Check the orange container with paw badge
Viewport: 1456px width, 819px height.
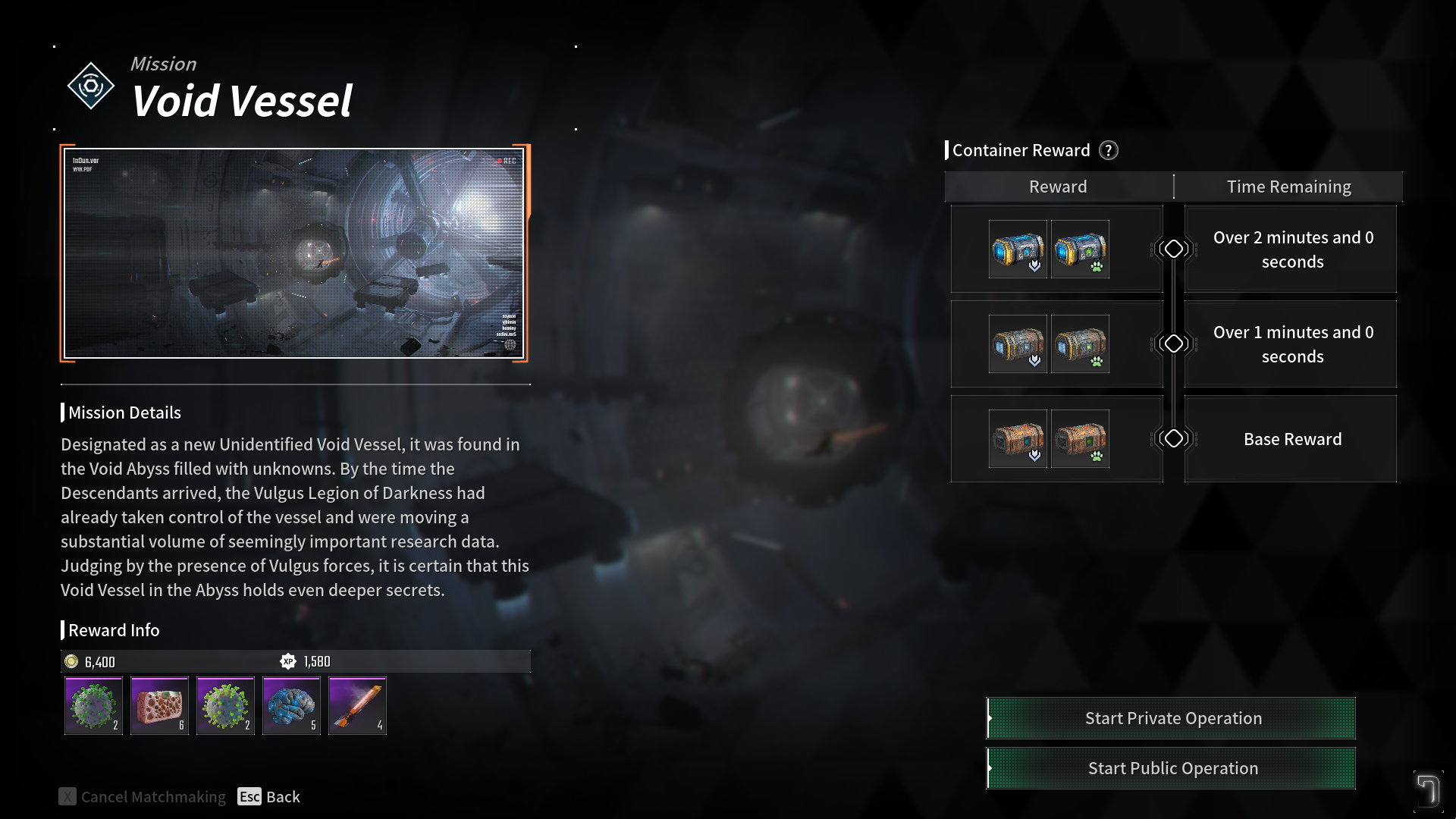[1080, 439]
